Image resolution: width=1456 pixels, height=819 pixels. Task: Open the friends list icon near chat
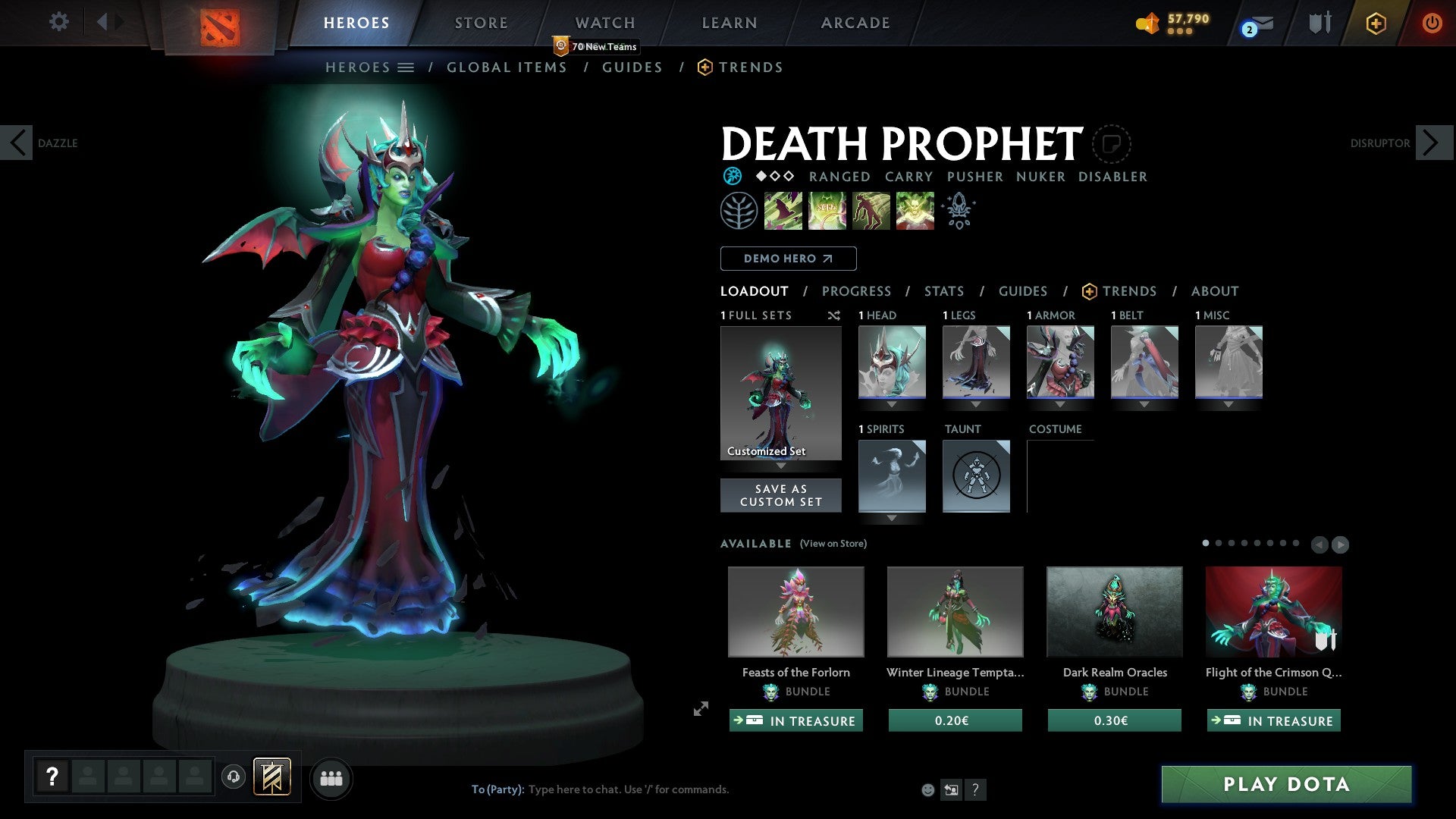(331, 778)
